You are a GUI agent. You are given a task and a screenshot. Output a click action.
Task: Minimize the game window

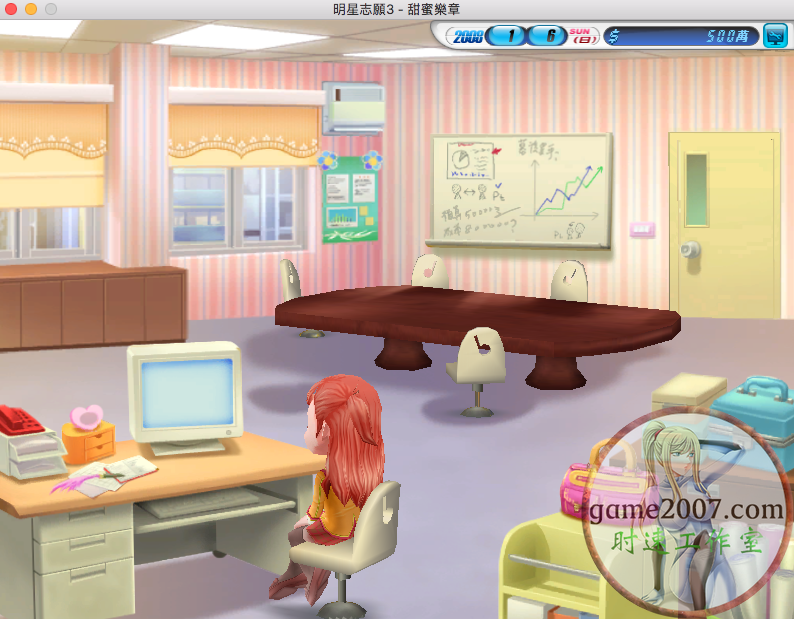31,9
